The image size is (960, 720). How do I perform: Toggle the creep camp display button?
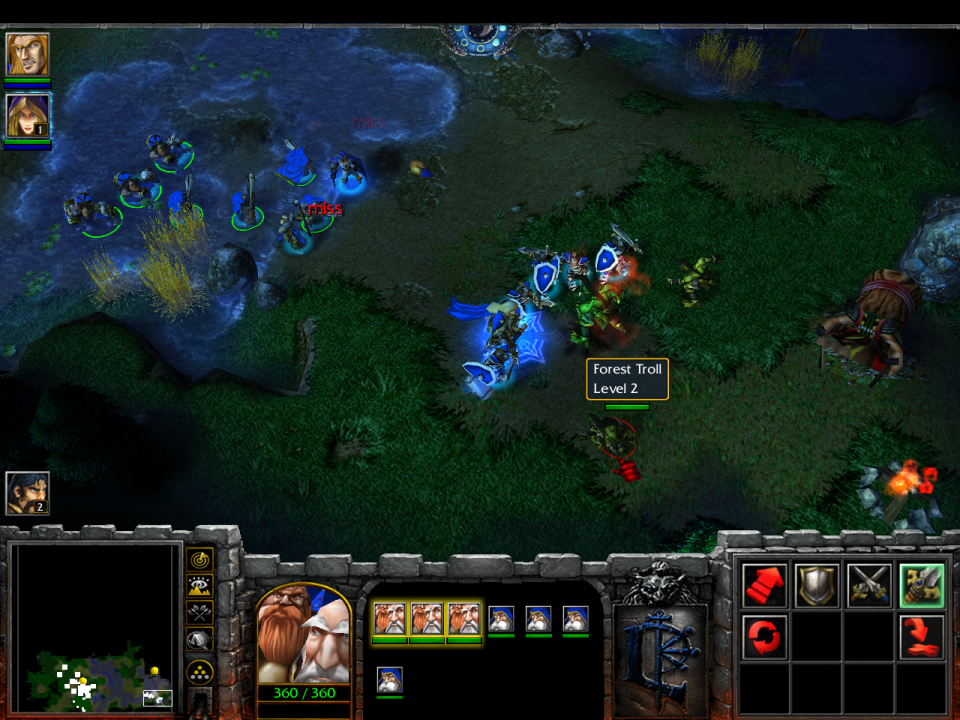point(200,640)
